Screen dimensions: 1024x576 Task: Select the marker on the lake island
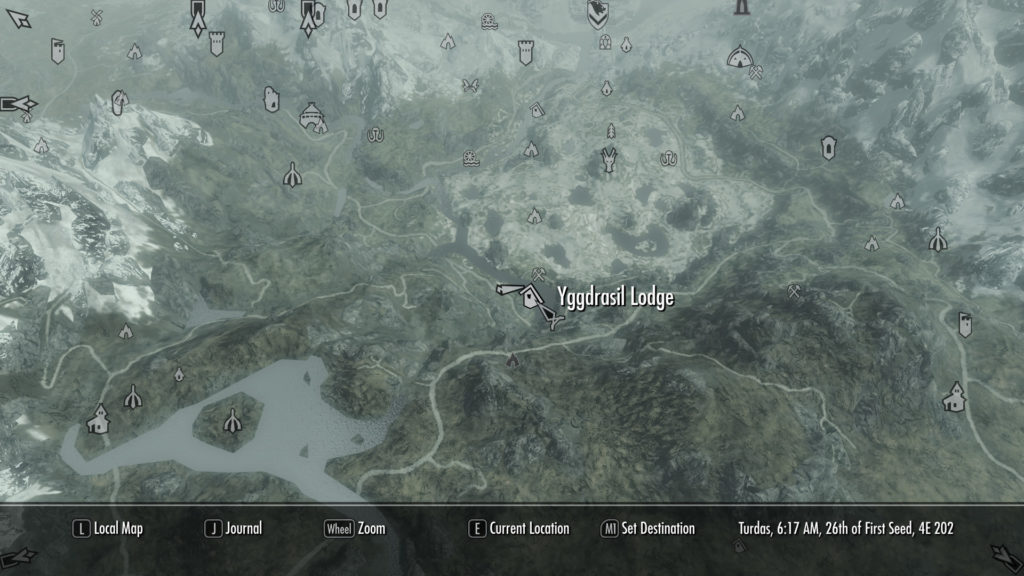point(233,421)
